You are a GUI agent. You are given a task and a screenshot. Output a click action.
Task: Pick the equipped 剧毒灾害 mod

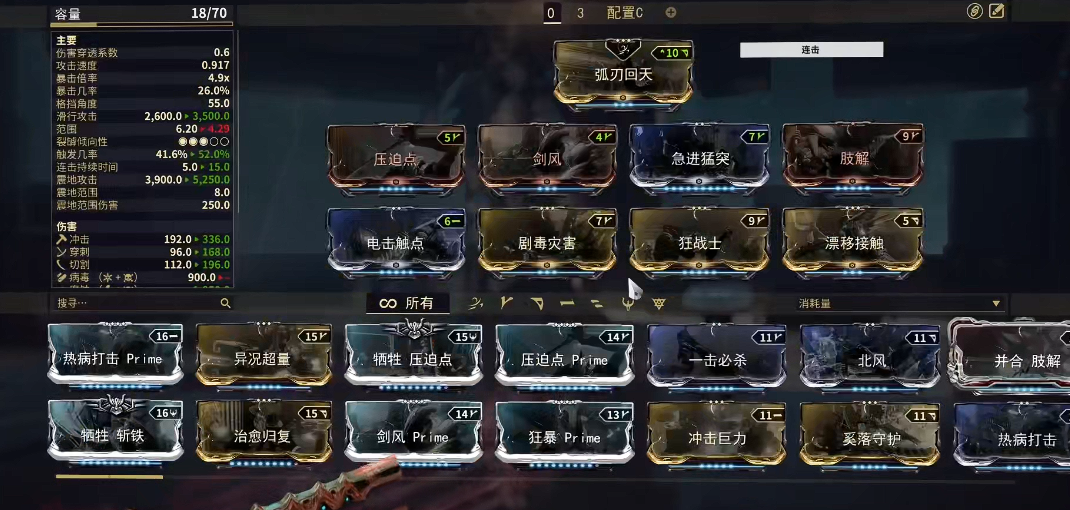547,240
